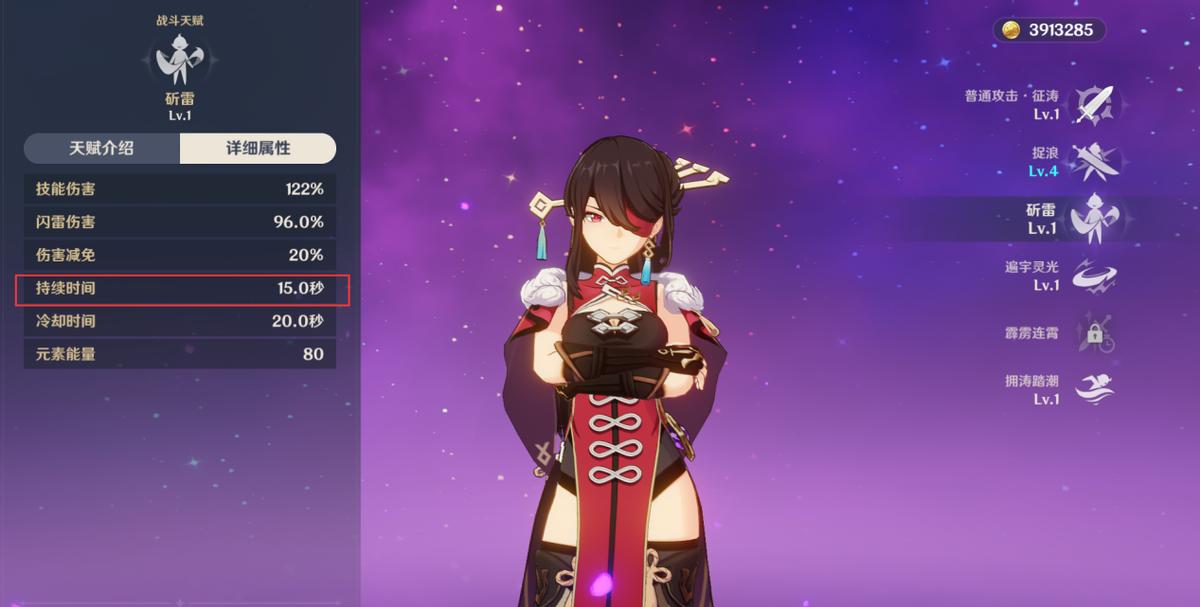Select the 技能伤害 attribute row
Image resolution: width=1200 pixels, height=607 pixels.
click(180, 189)
